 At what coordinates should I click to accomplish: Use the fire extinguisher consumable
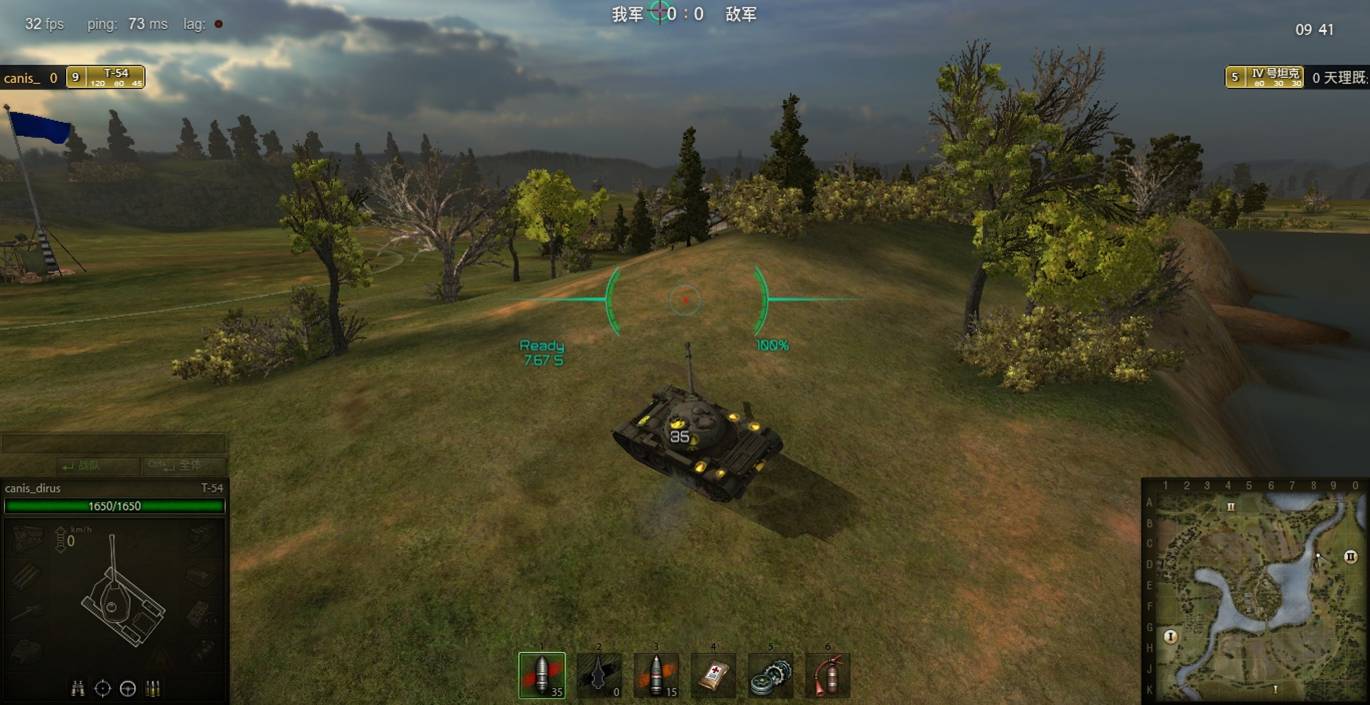click(x=827, y=675)
